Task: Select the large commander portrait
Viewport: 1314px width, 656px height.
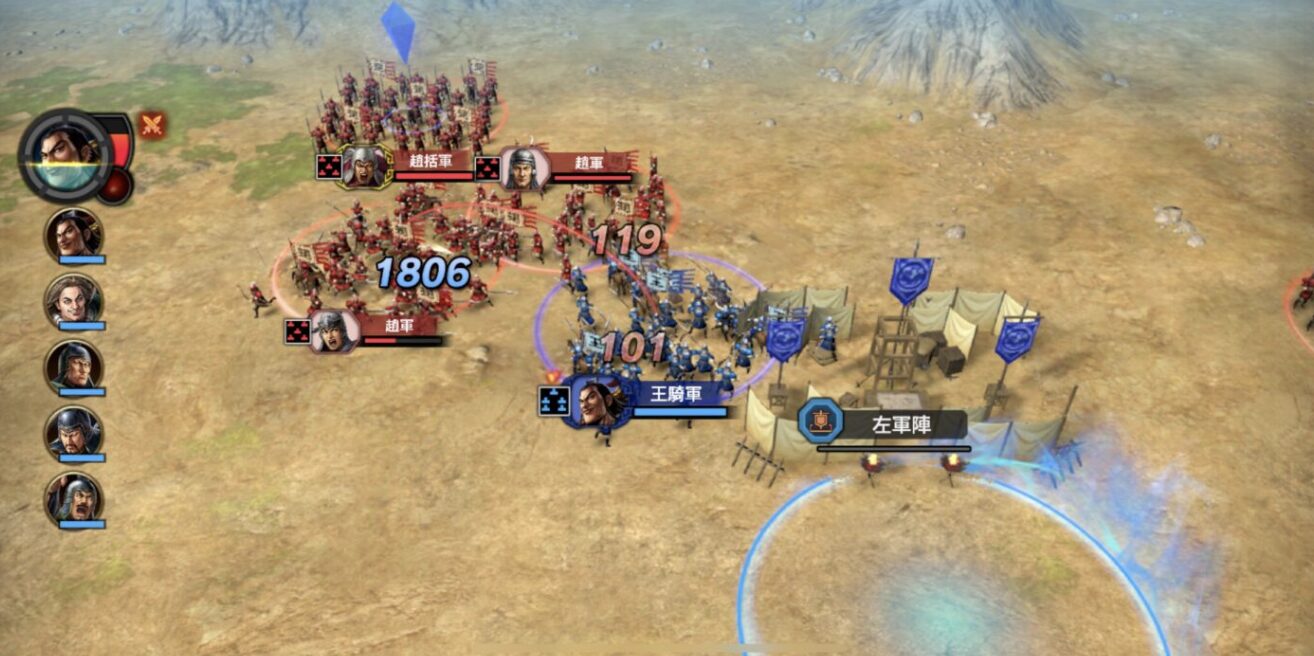Action: 68,156
